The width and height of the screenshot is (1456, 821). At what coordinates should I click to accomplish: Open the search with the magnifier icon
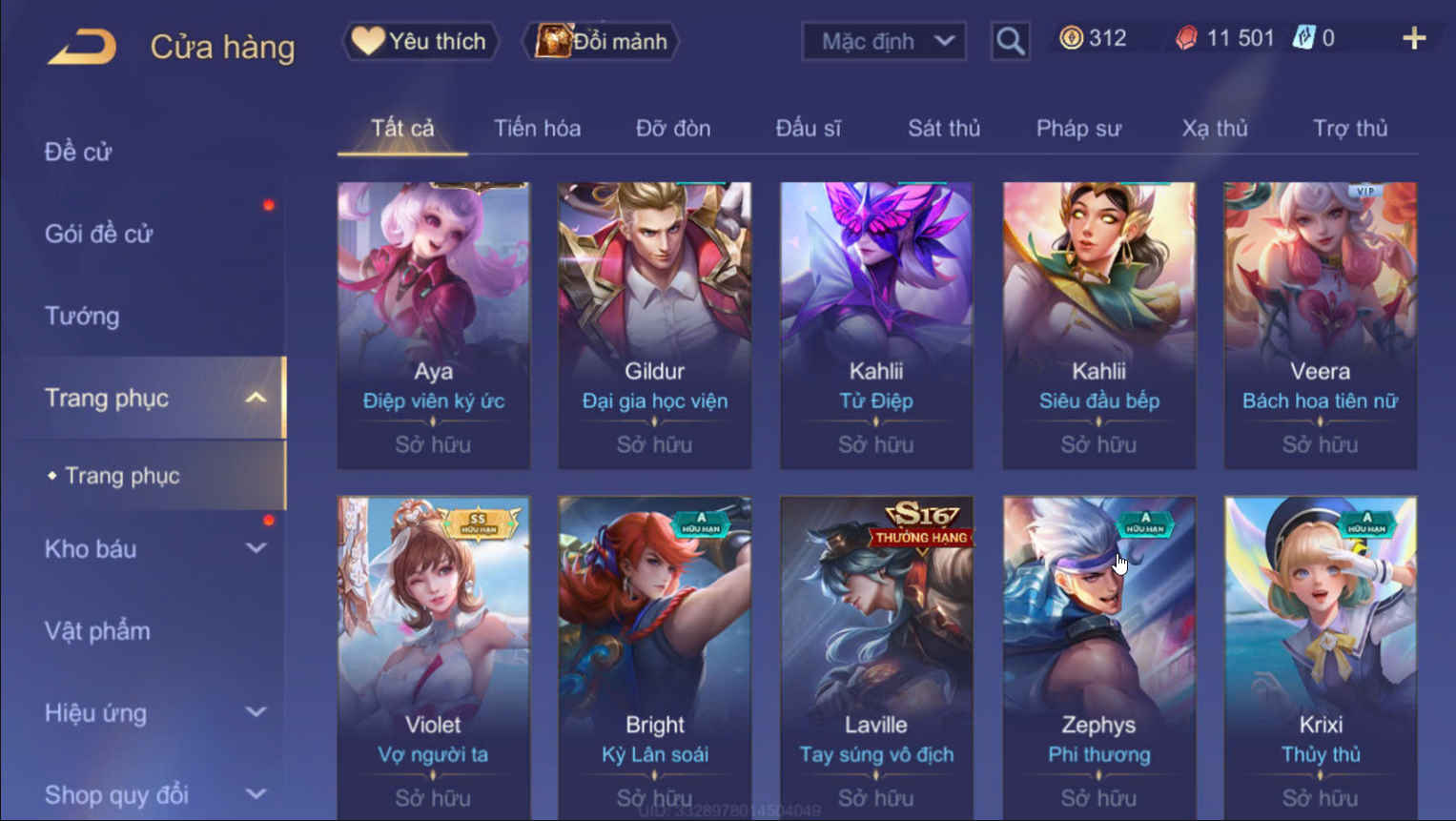point(1010,41)
